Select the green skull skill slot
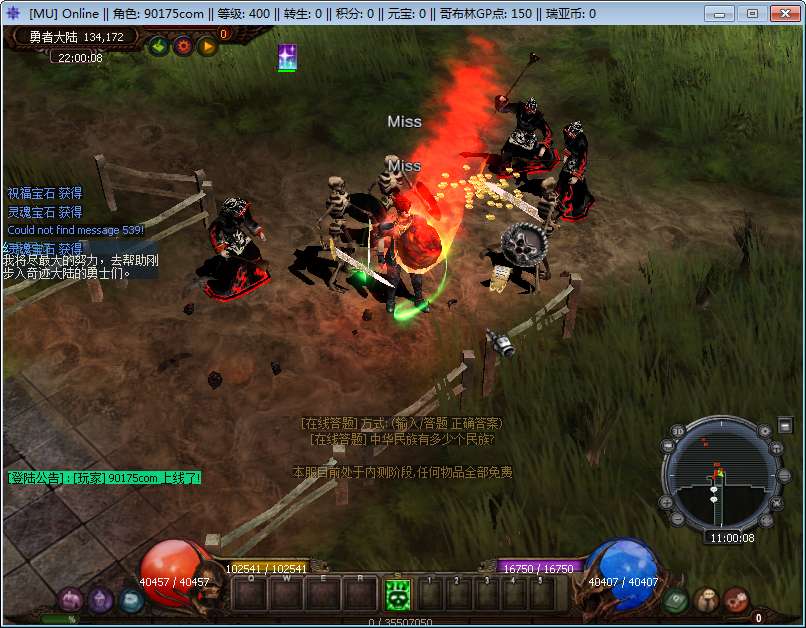The height and width of the screenshot is (628, 806). click(398, 594)
